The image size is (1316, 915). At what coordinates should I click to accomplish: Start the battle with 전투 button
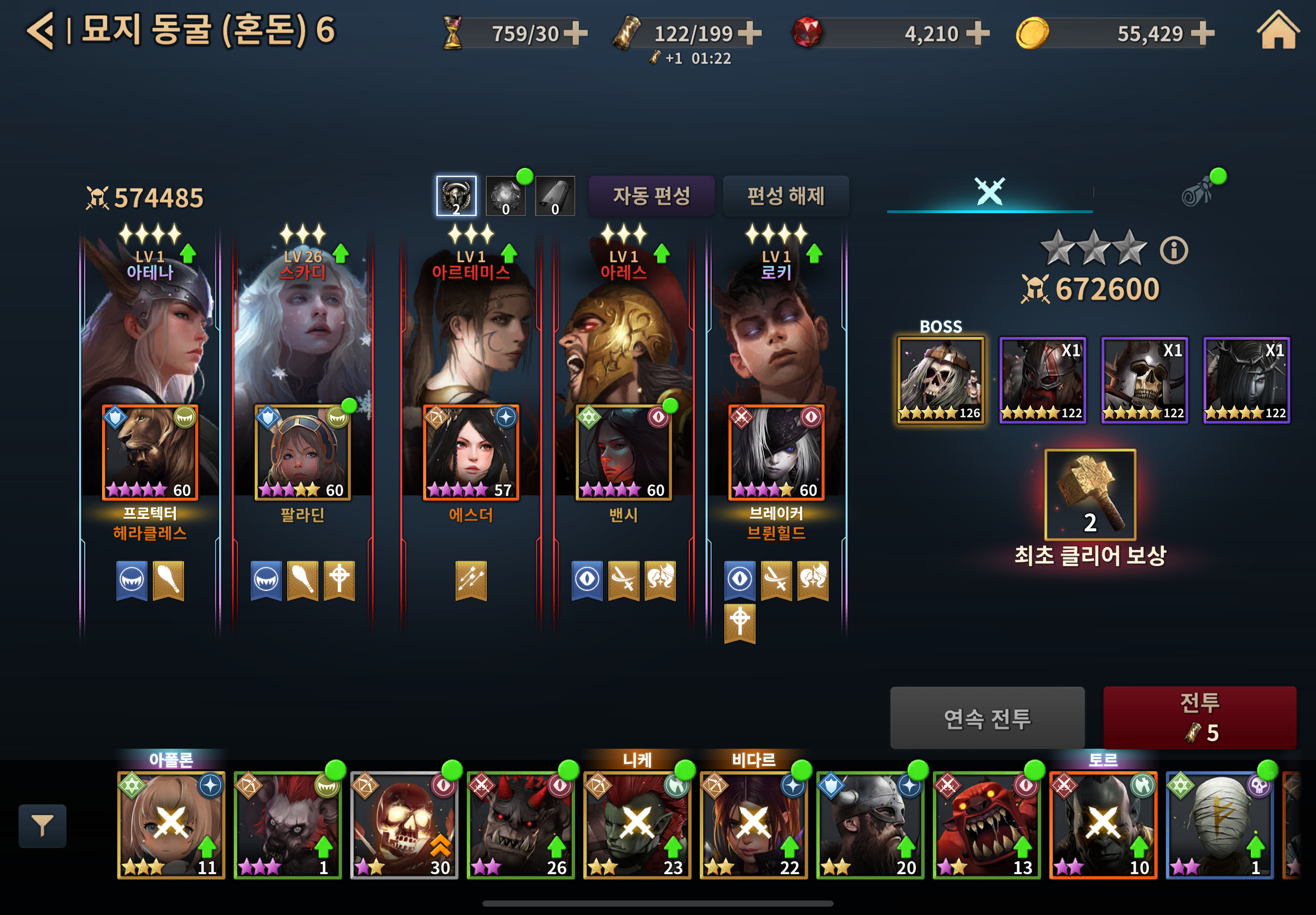point(1199,717)
